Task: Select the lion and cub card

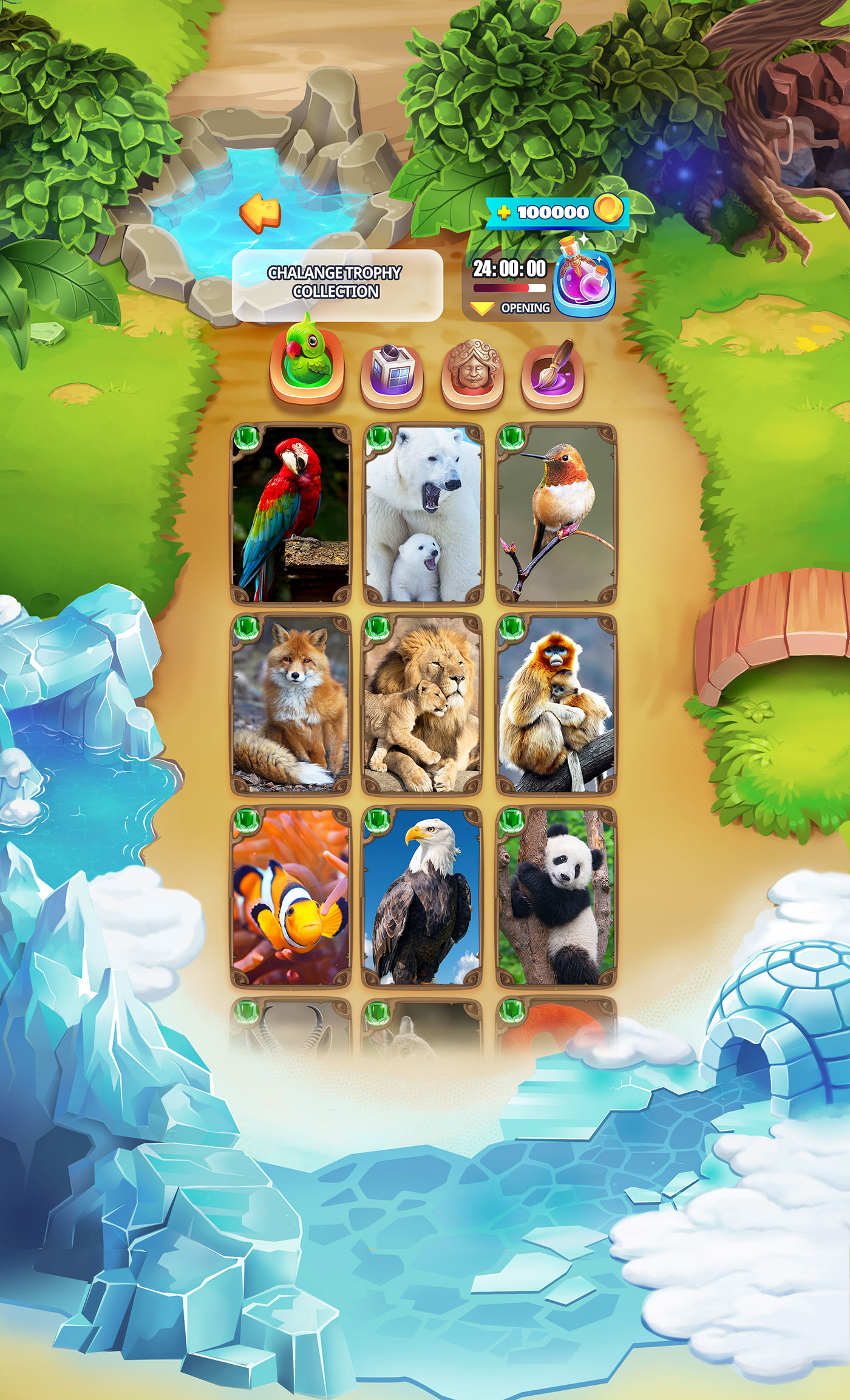Action: click(423, 705)
